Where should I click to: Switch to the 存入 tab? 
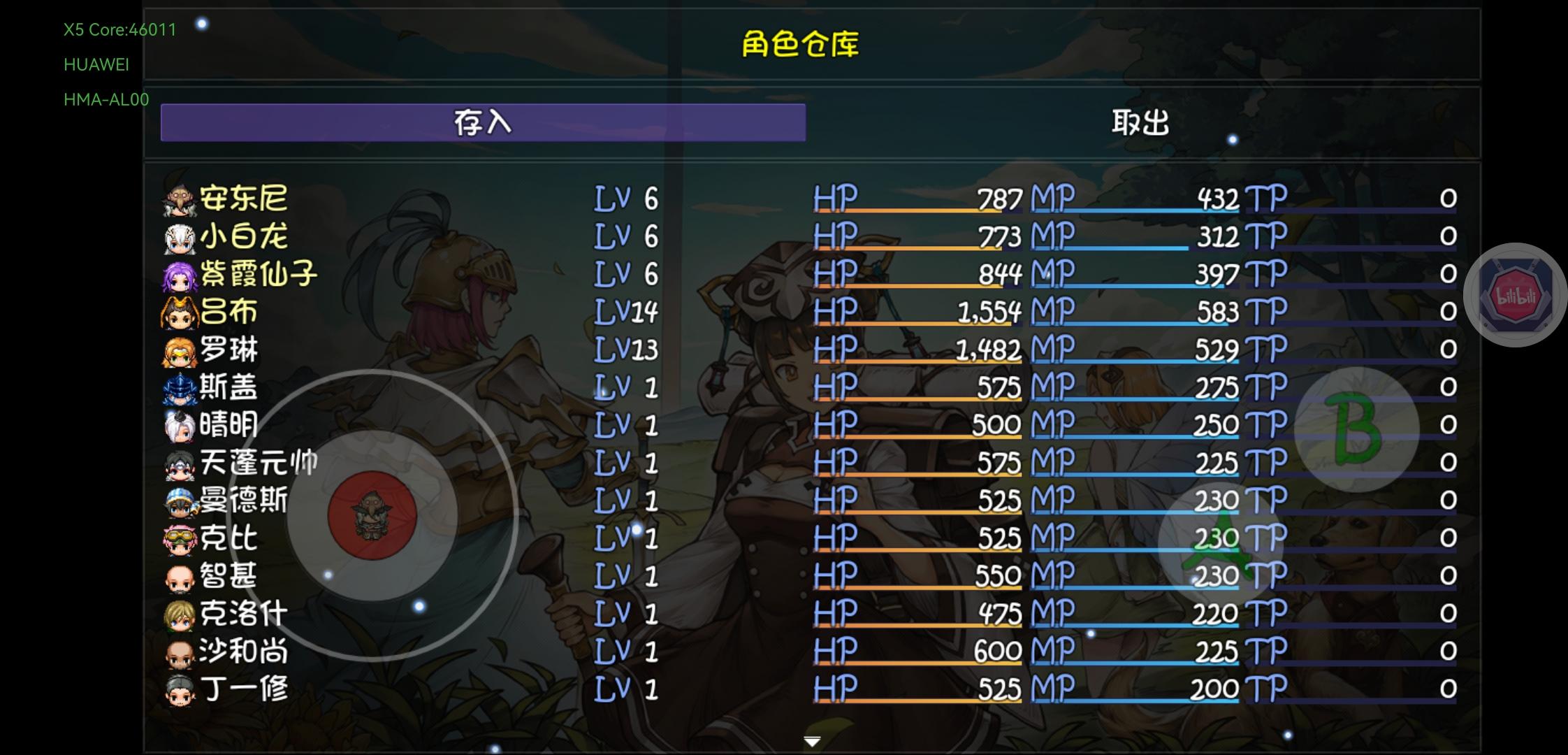point(482,124)
